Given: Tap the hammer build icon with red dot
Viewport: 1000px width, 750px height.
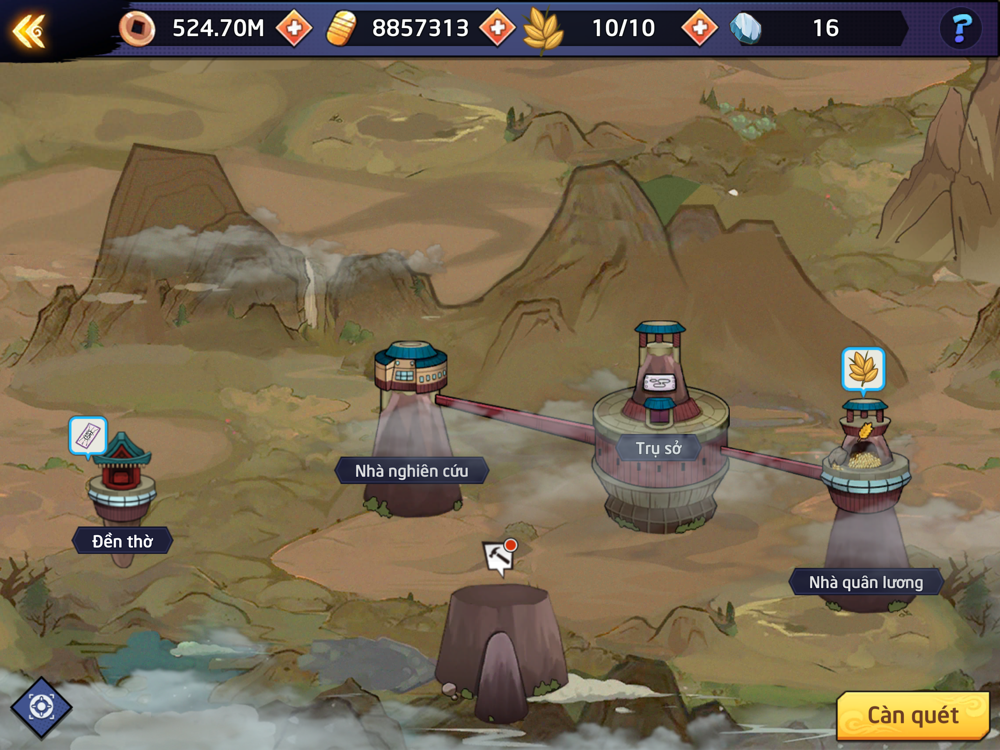Looking at the screenshot, I should (498, 558).
